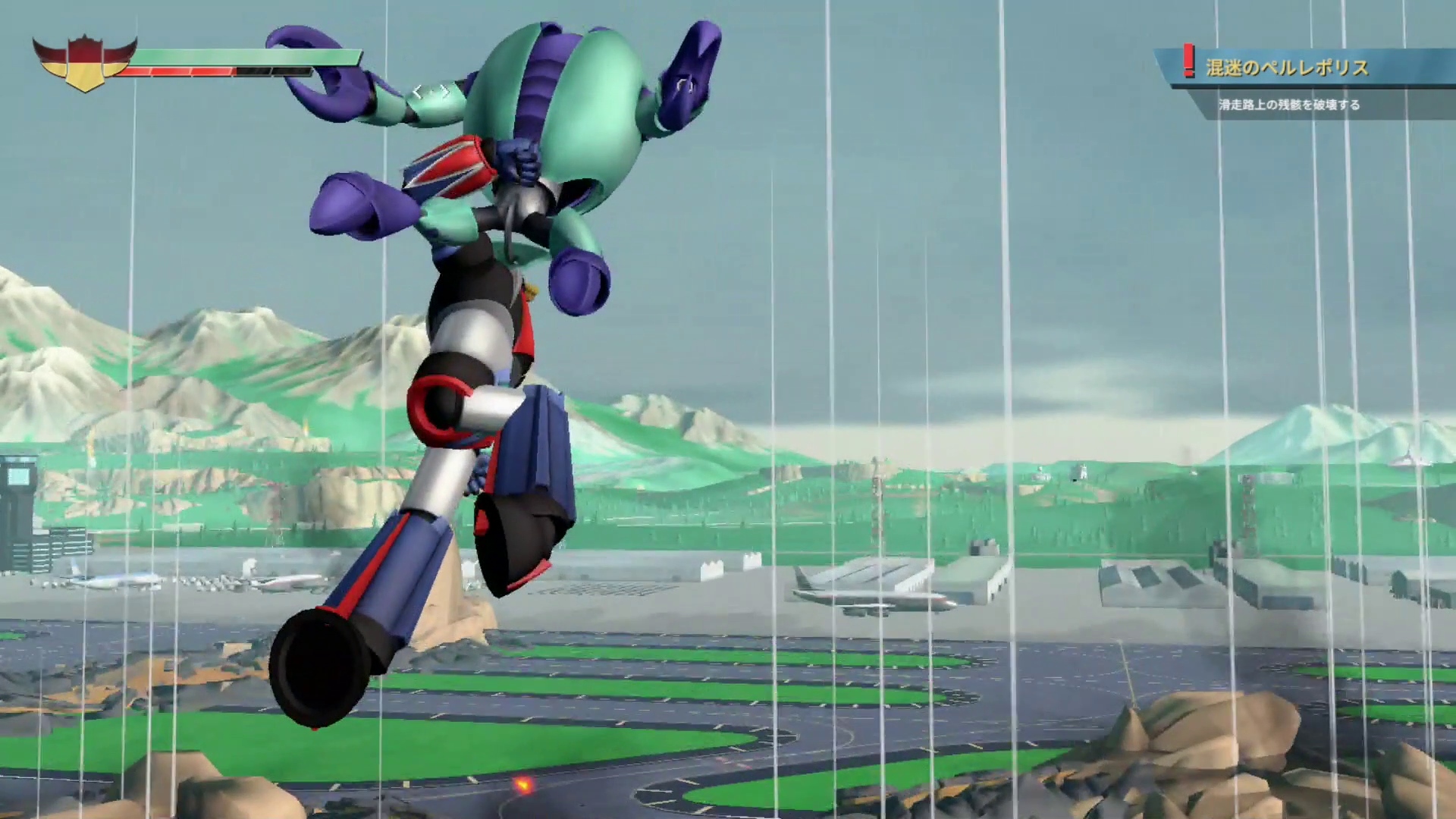Screen dimensions: 1456x819
Task: Open the 混迷のペルレポリス mission tracker
Action: [1287, 68]
